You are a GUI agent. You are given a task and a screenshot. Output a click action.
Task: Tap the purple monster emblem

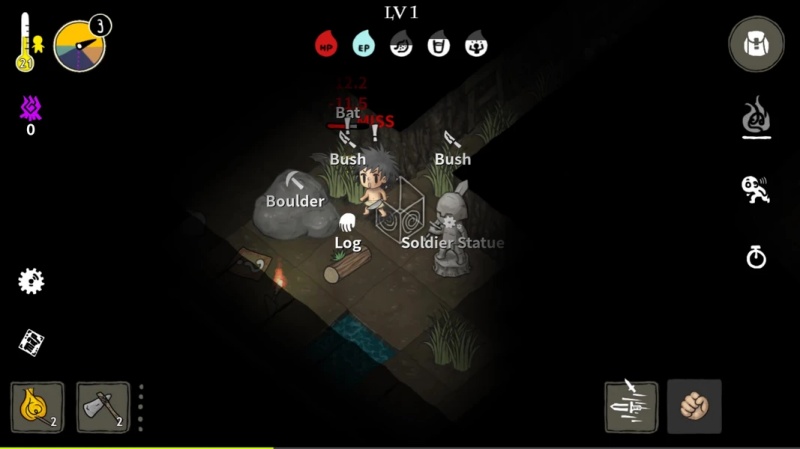pyautogui.click(x=30, y=108)
